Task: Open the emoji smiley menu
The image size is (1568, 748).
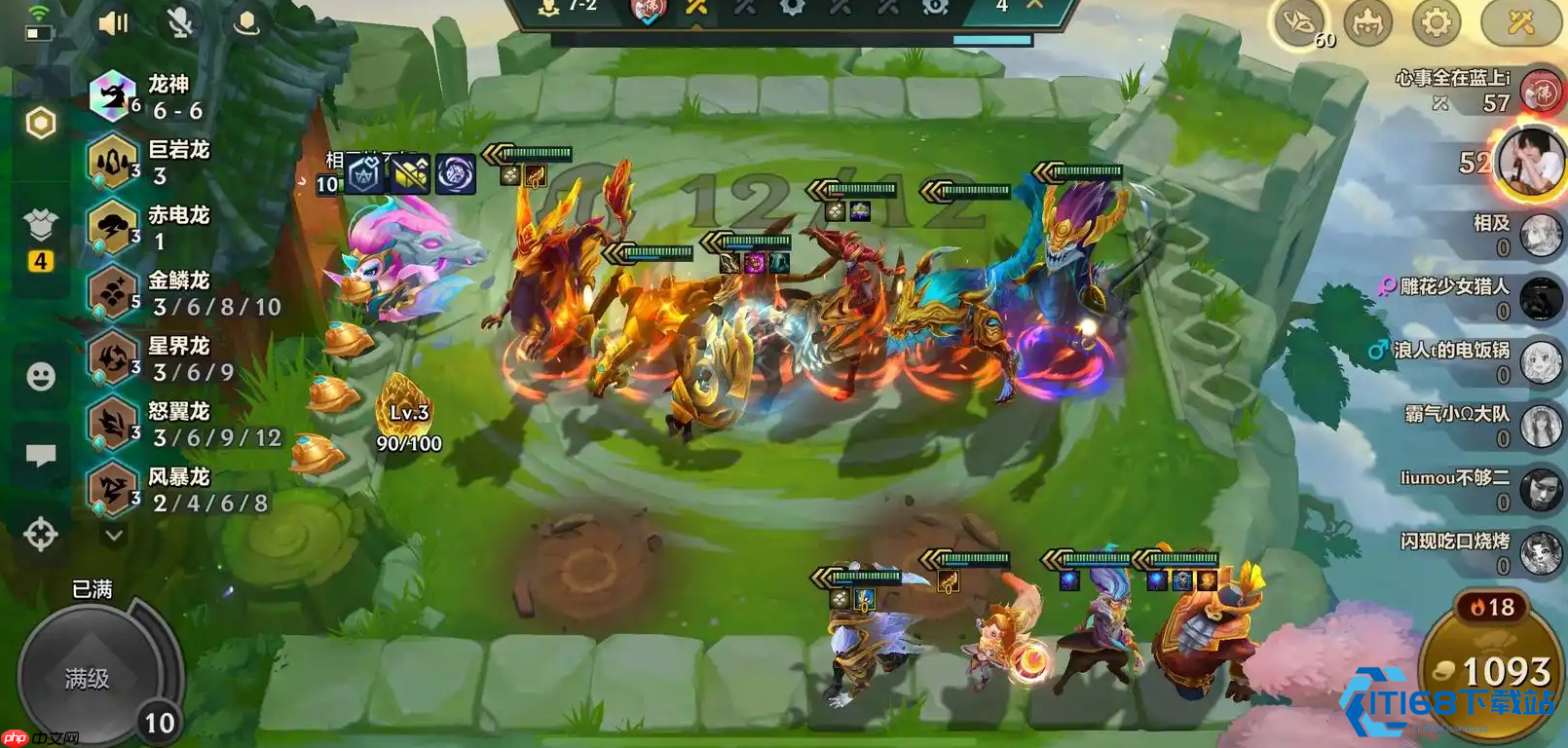Action: (x=41, y=376)
